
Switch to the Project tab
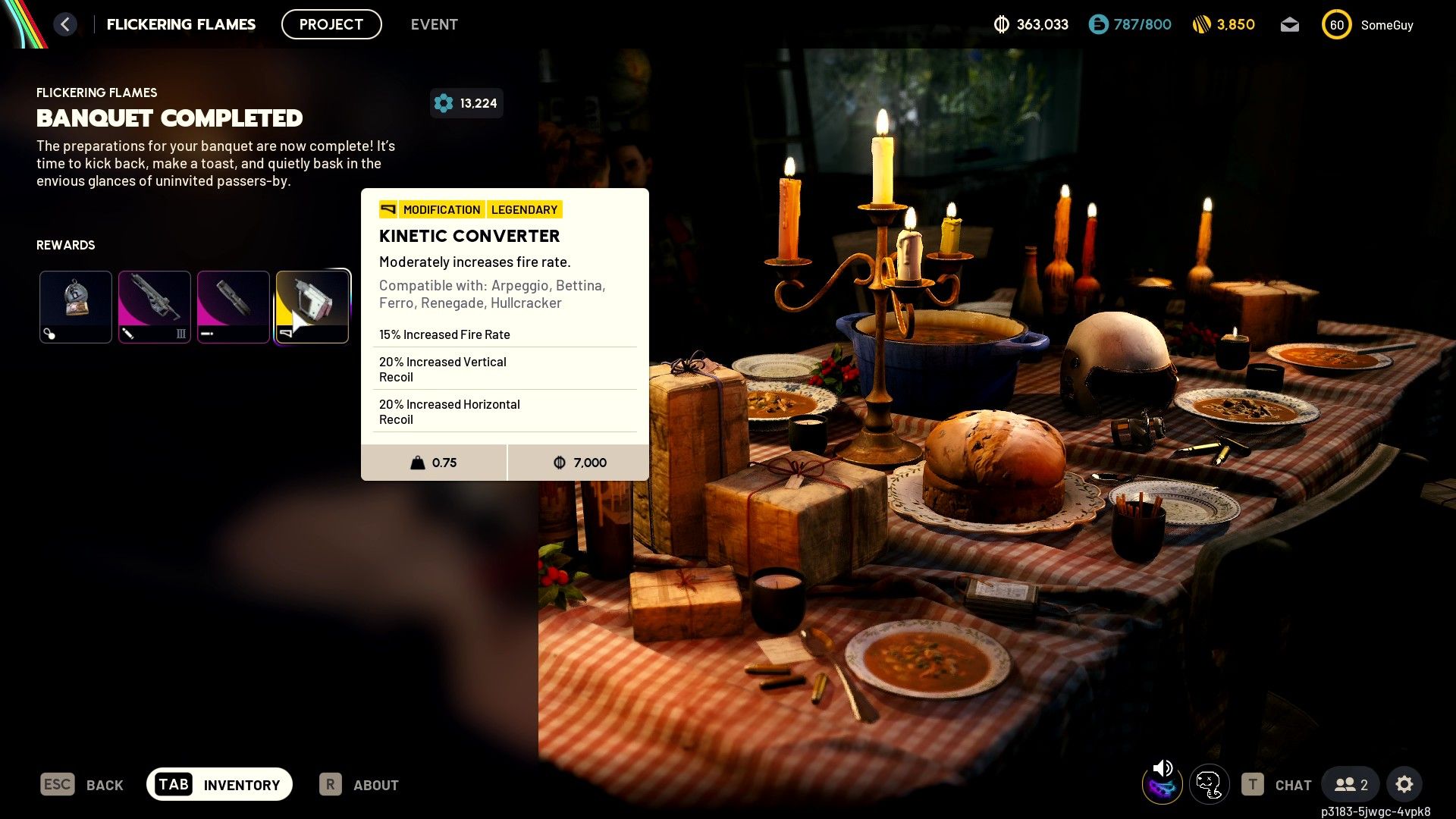click(331, 24)
